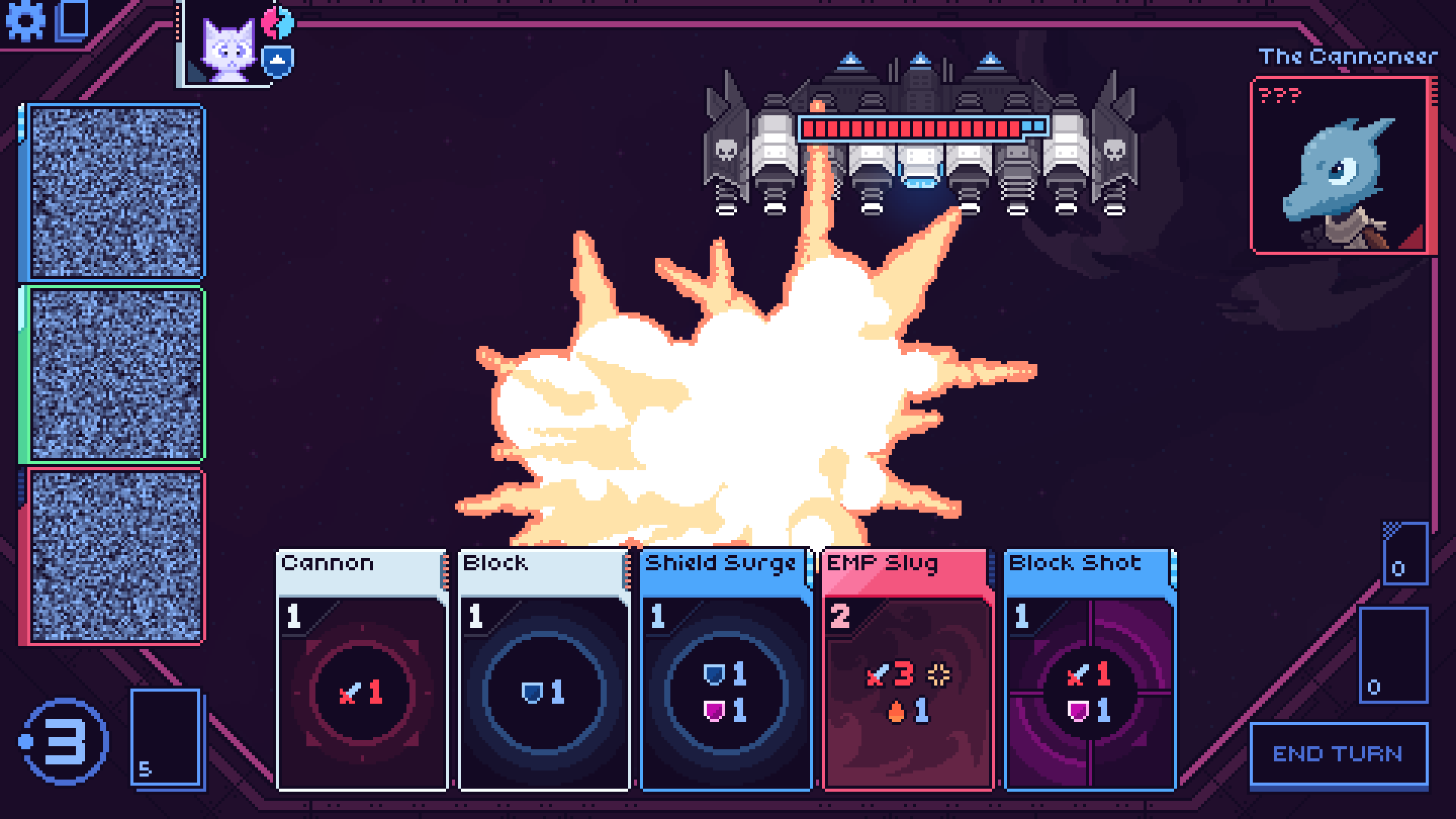Open the deck view icon beside the gear

point(74,20)
